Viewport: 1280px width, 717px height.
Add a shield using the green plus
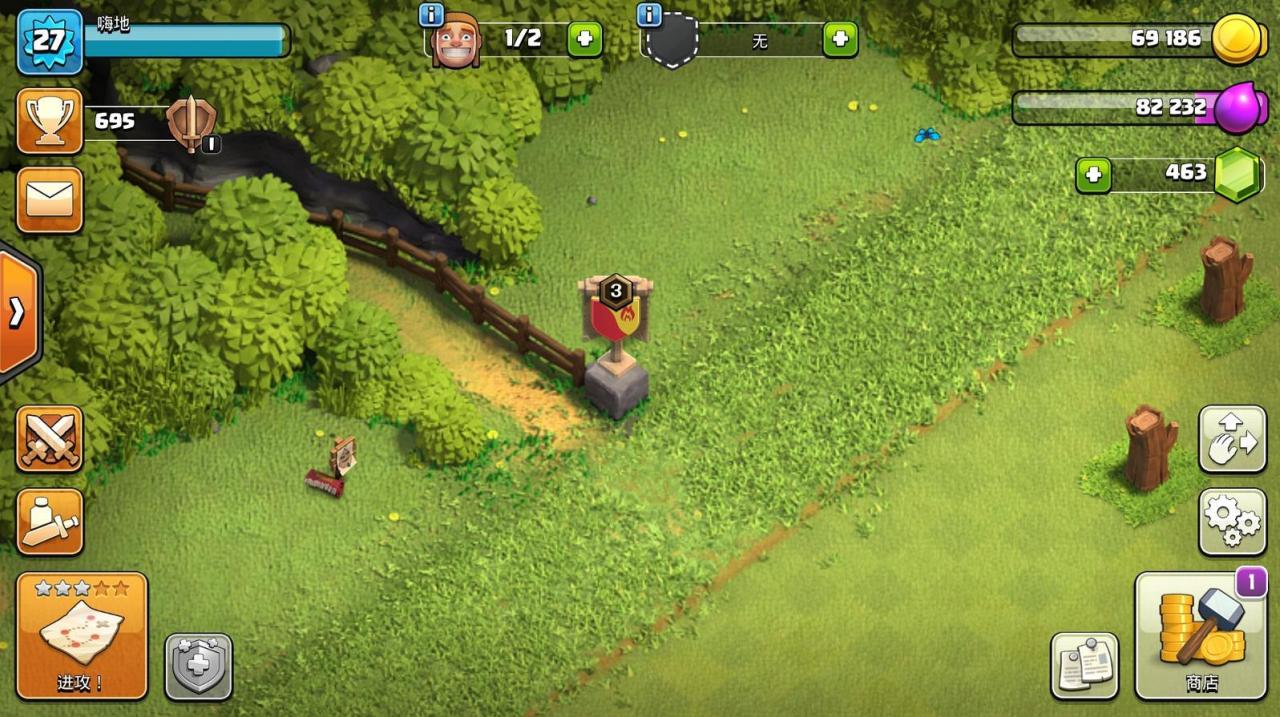tap(840, 40)
